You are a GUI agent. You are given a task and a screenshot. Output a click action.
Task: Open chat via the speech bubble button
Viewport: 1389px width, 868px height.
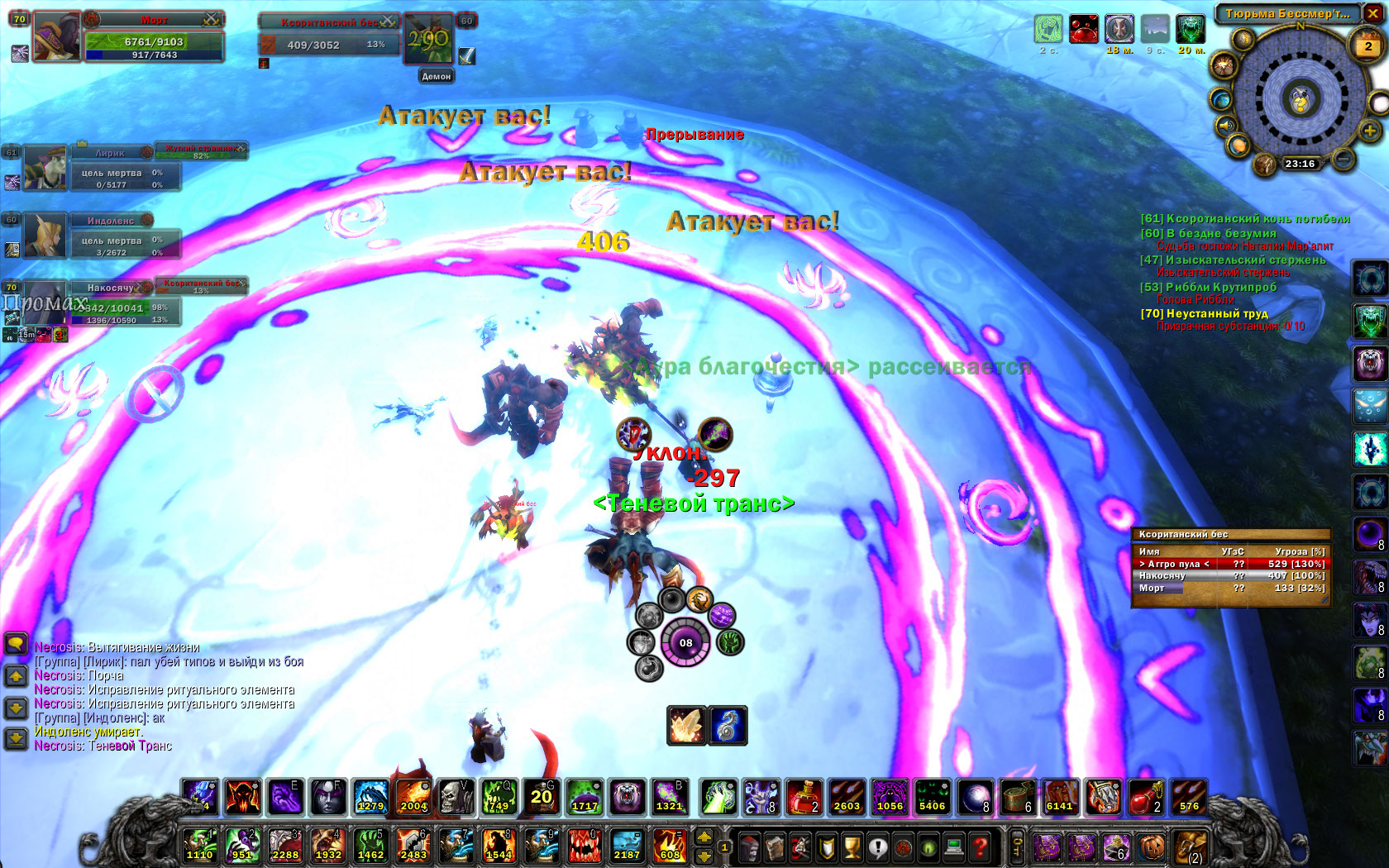tap(16, 644)
